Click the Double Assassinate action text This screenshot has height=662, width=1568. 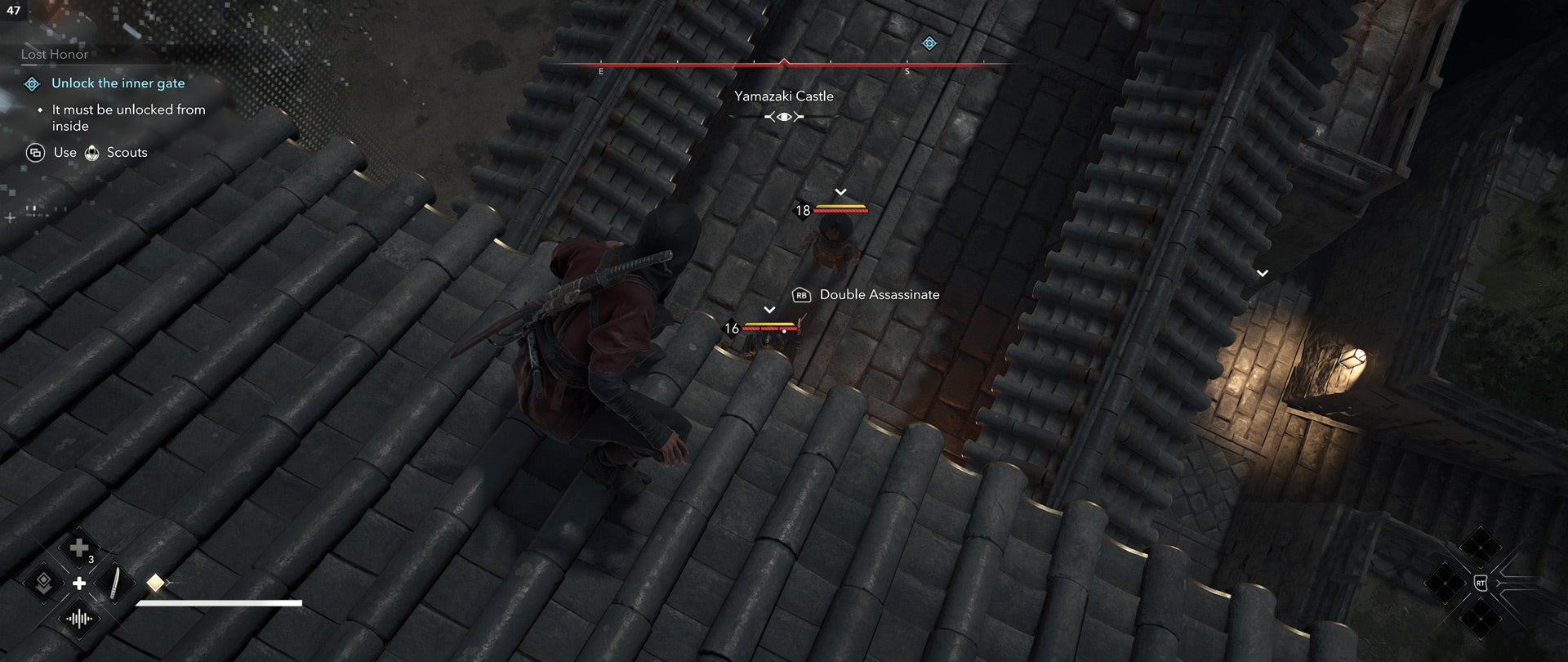(879, 294)
